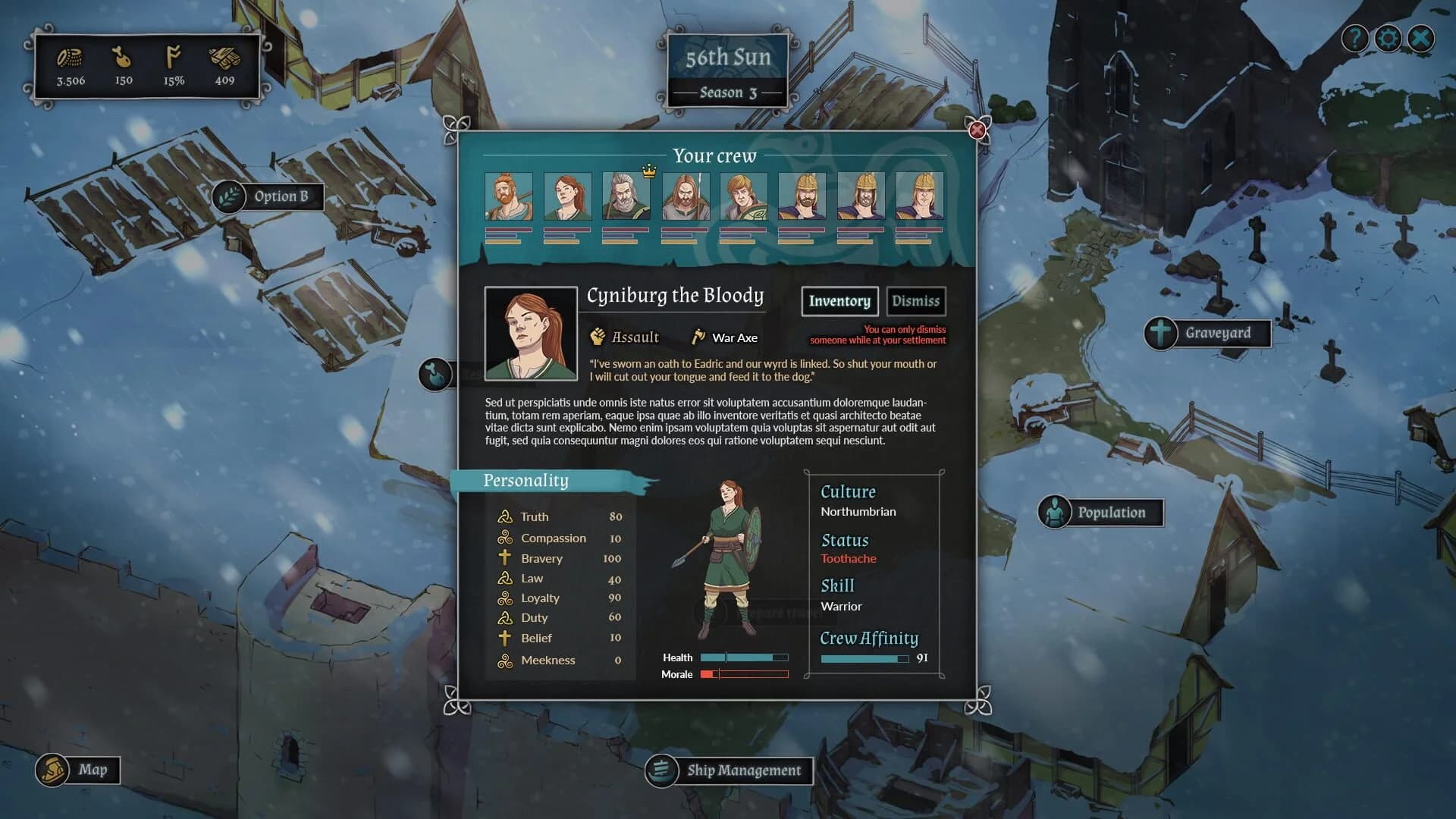The width and height of the screenshot is (1456, 819).
Task: Close the Your crew window
Action: coord(976,130)
